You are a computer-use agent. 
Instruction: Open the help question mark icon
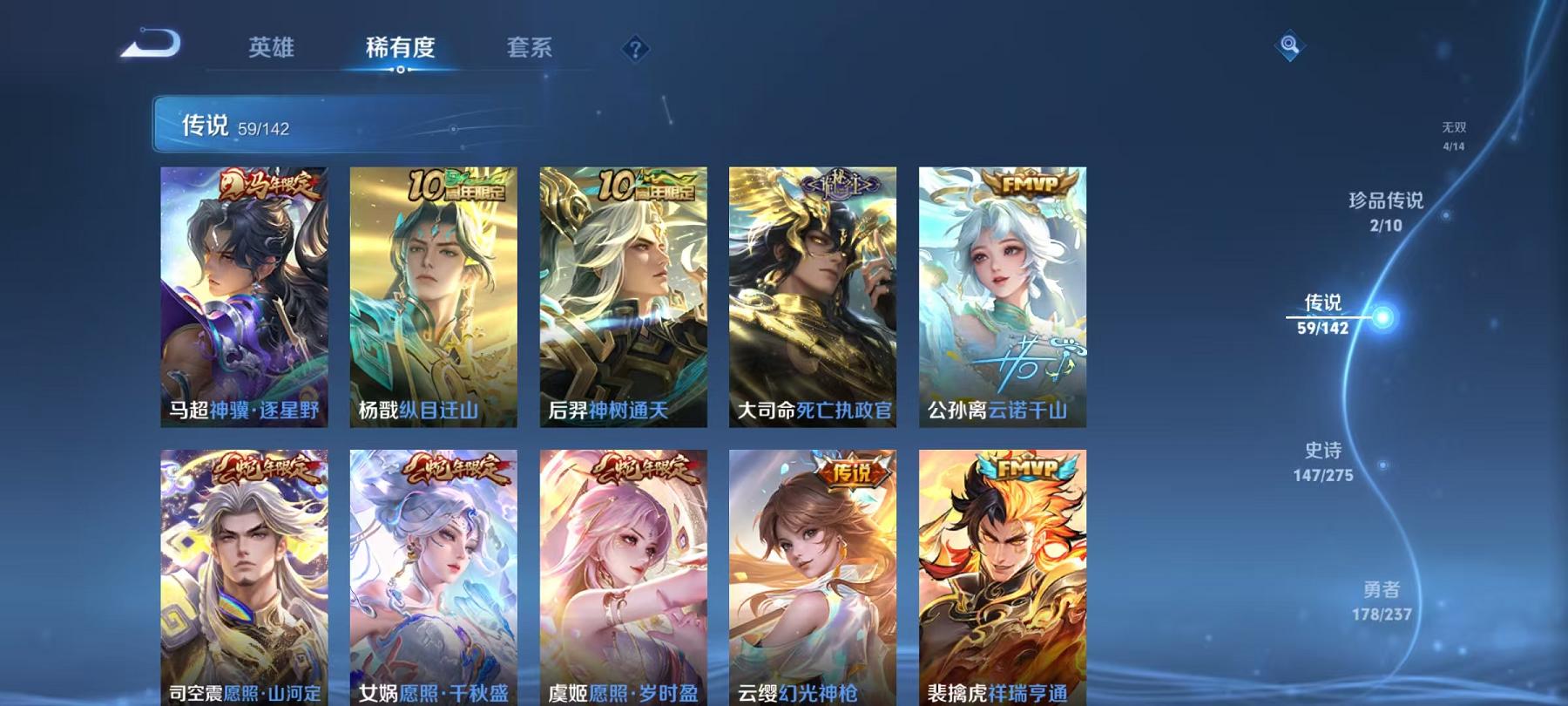(637, 50)
